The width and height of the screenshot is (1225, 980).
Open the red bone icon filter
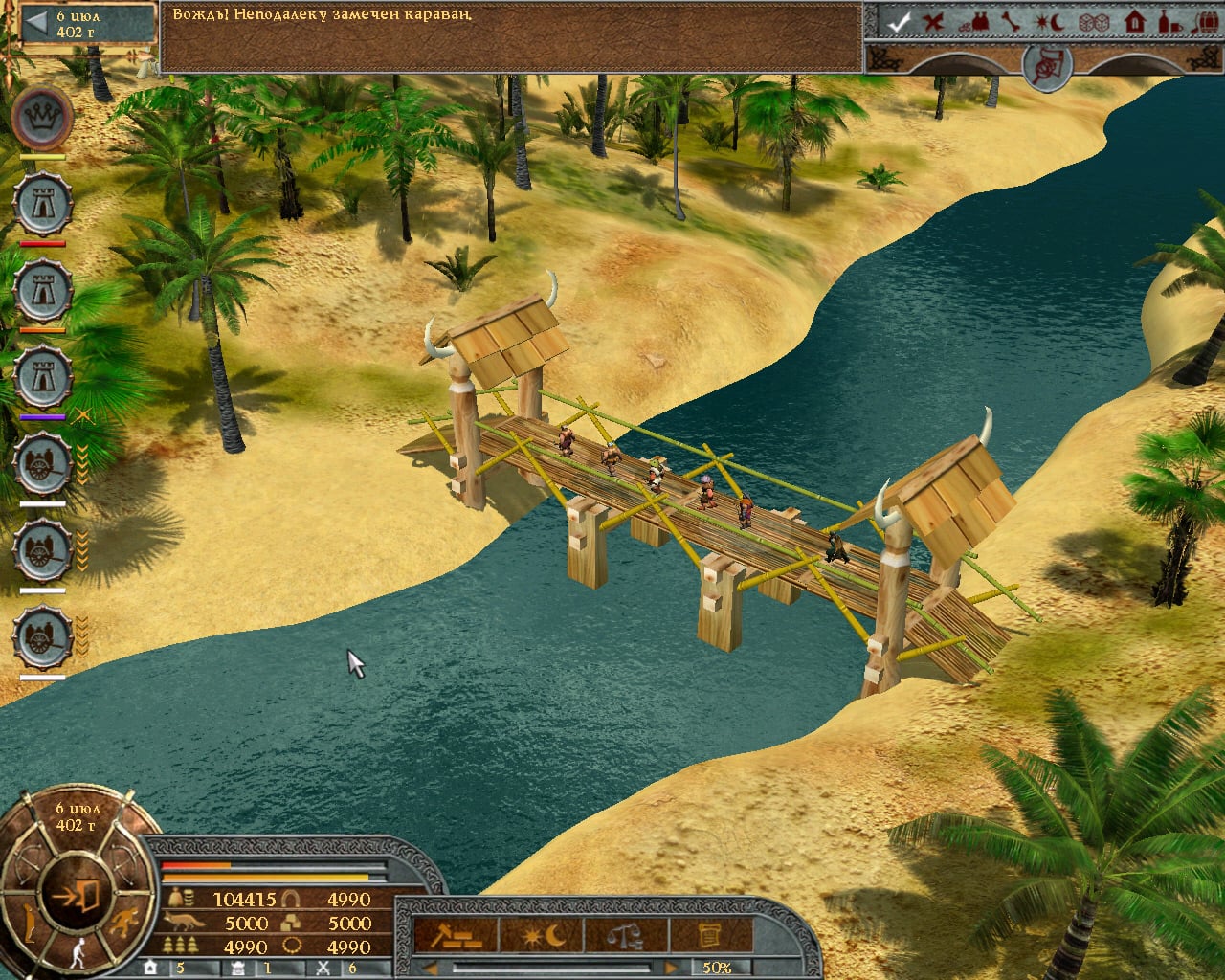(1011, 22)
